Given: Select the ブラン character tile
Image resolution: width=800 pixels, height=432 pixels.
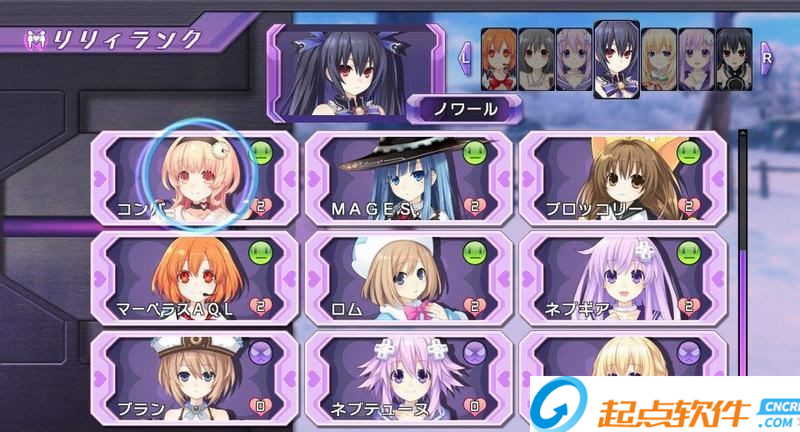Looking at the screenshot, I should tap(194, 376).
